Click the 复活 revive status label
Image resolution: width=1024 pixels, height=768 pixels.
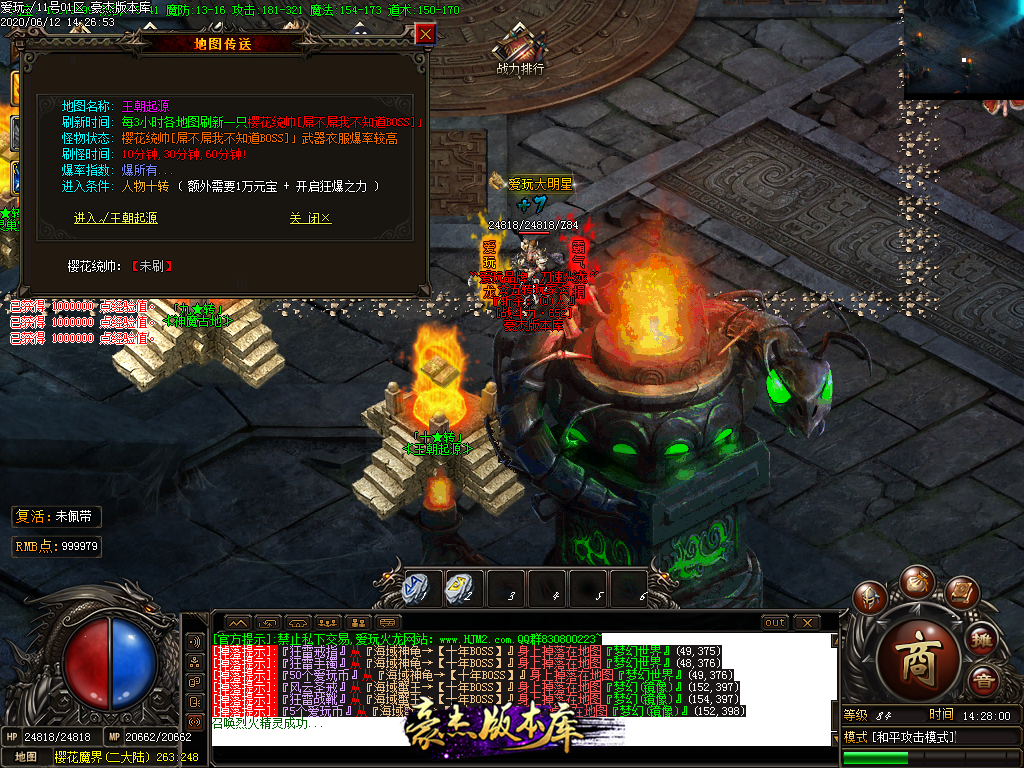click(x=57, y=517)
